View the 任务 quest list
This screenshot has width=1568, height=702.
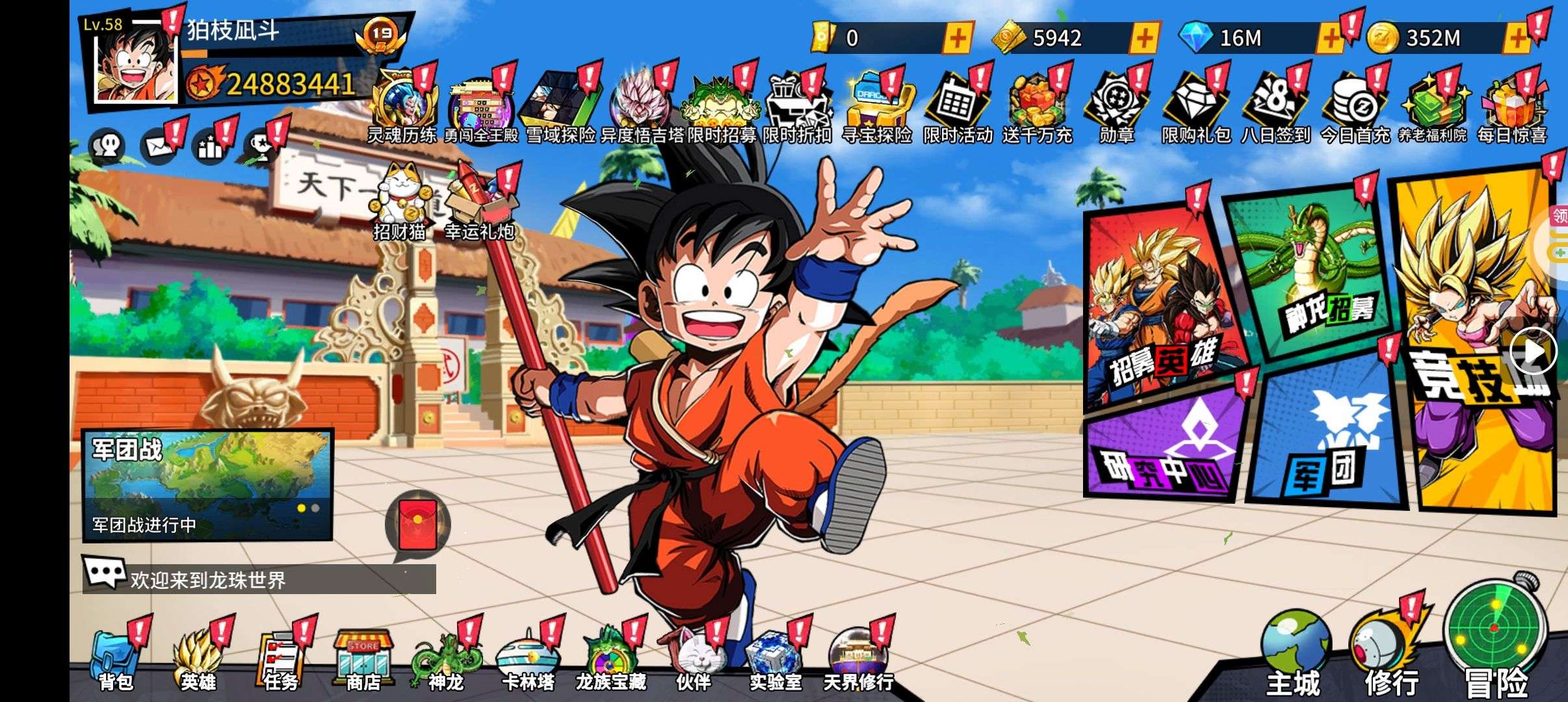pyautogui.click(x=281, y=658)
